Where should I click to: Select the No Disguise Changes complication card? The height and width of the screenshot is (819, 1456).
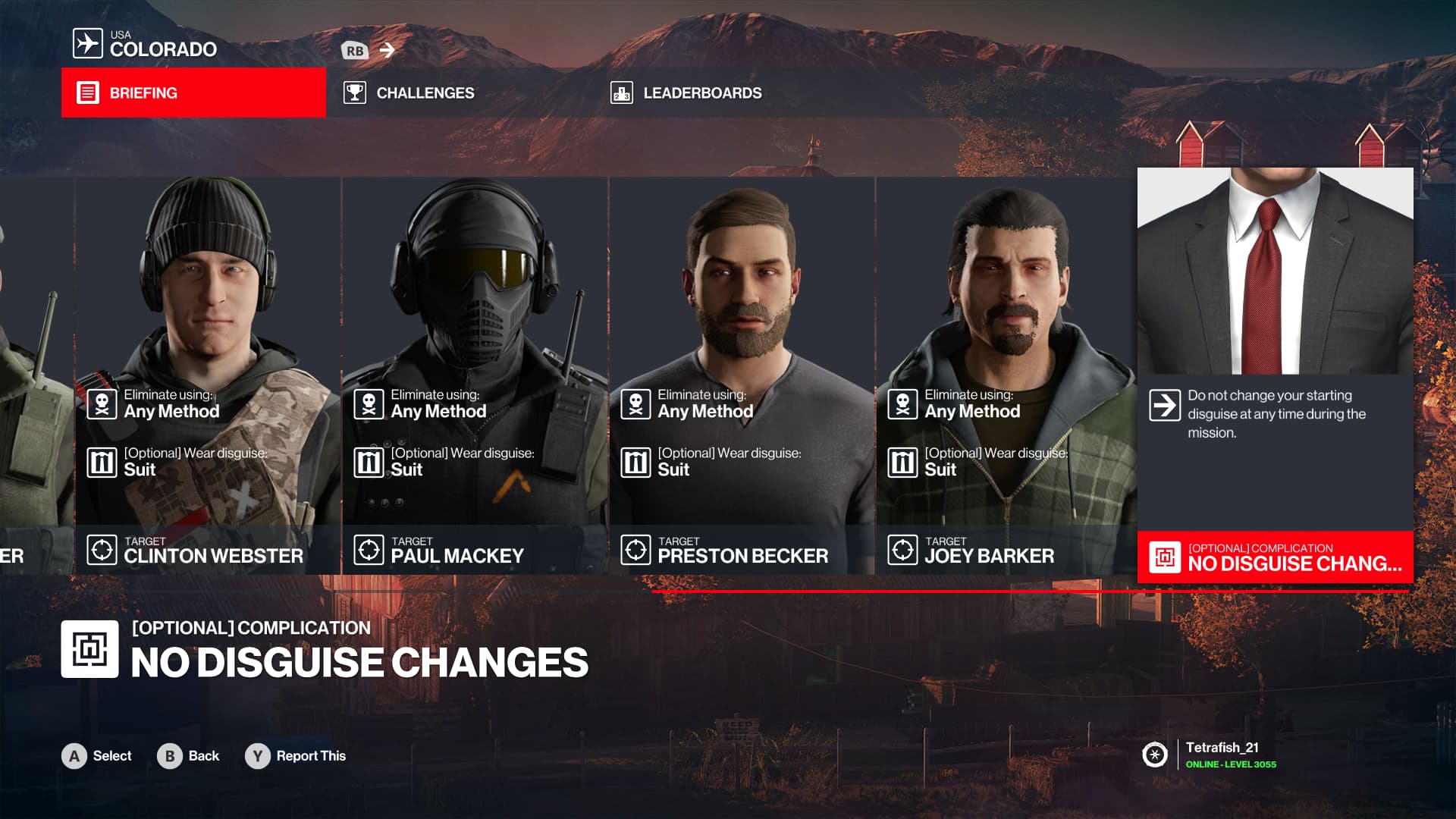(1275, 375)
